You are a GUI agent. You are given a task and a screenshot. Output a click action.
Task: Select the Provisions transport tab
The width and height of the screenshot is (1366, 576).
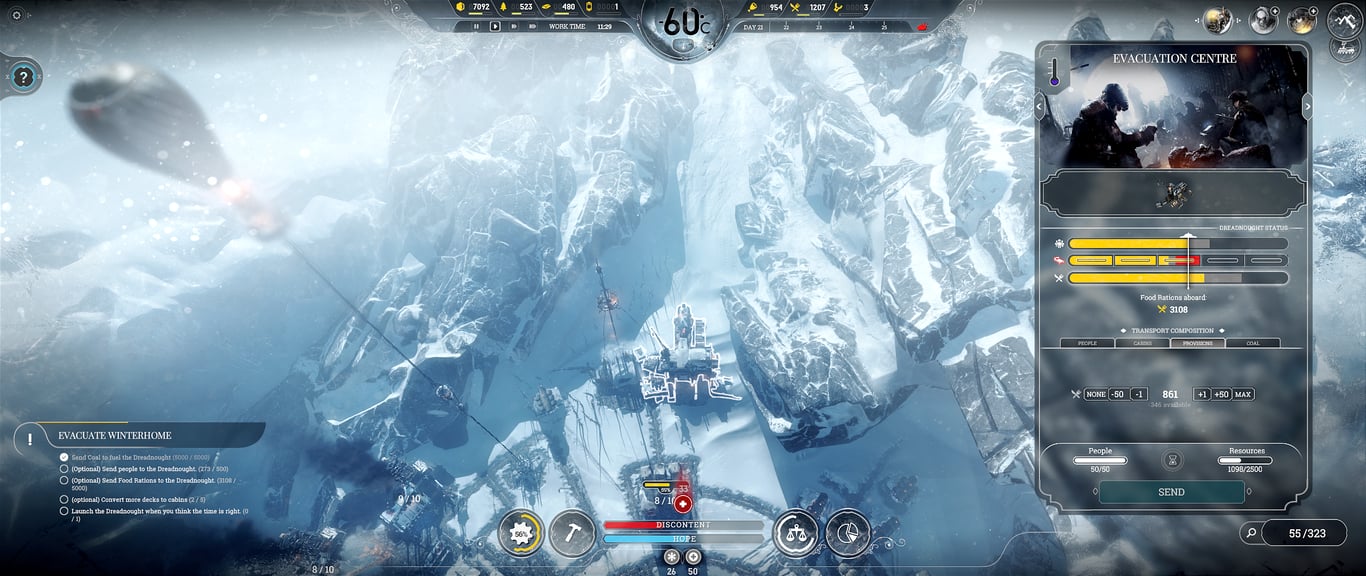(1197, 343)
